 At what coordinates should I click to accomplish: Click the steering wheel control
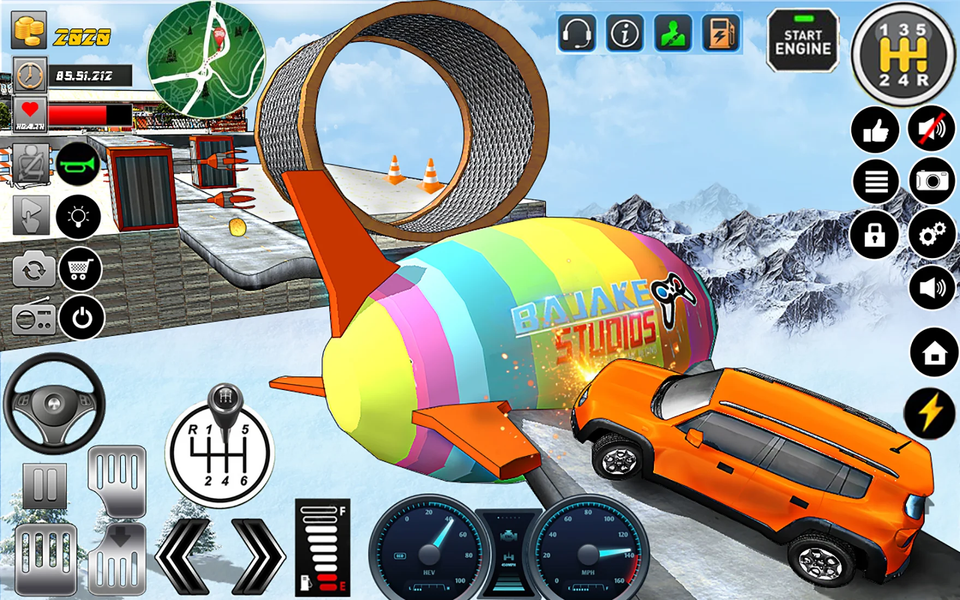54,405
